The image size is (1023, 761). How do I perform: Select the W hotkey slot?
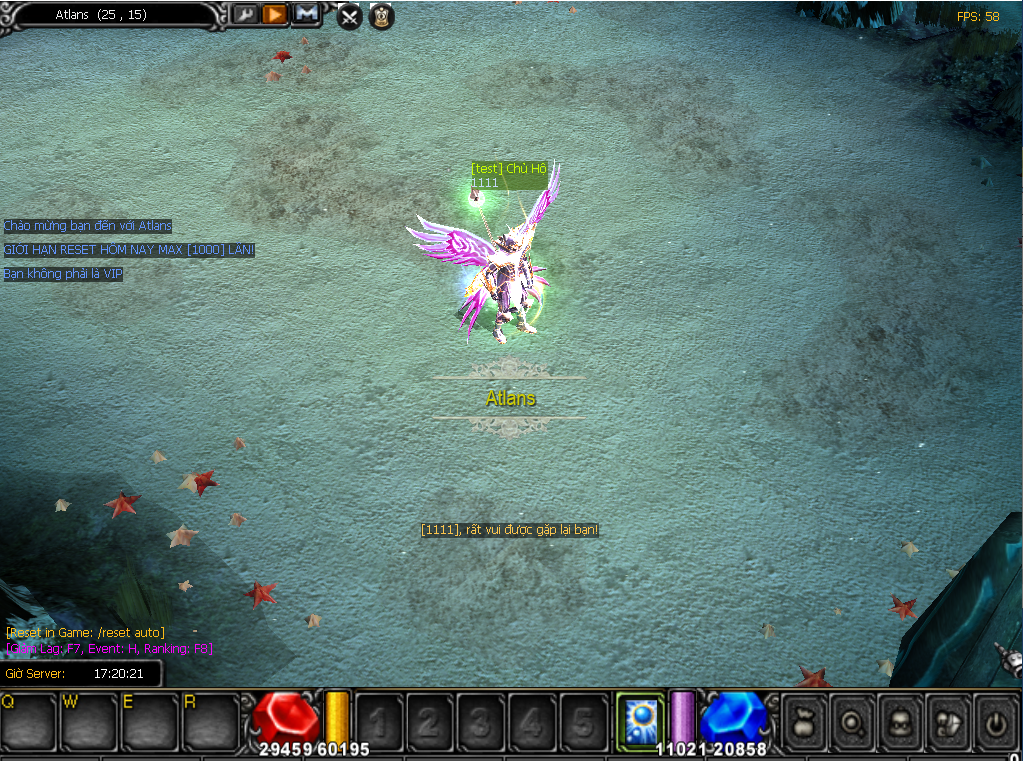[90, 720]
